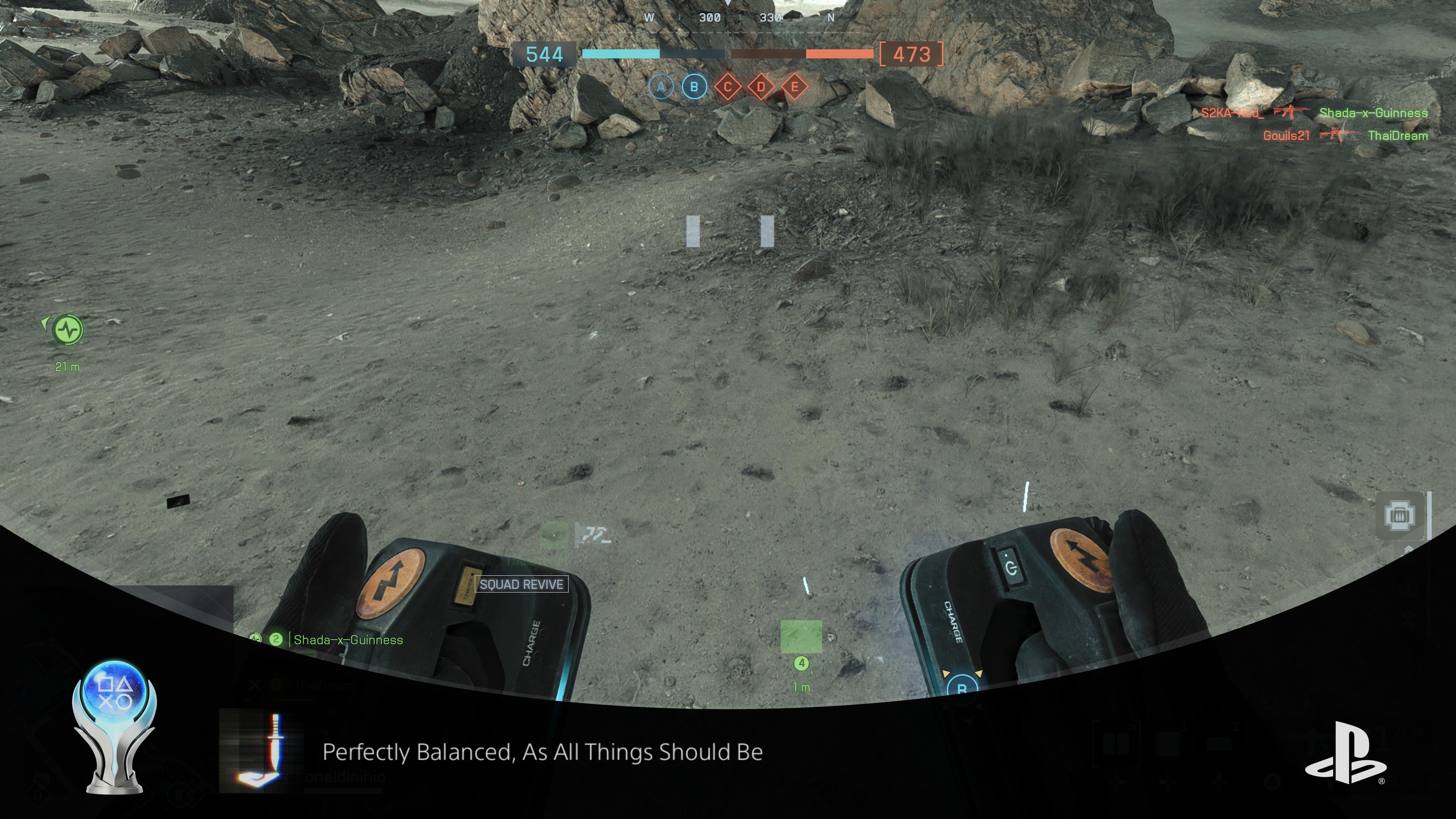Select squad member Shada-x-Guinness in squad list
The image size is (1456, 819).
pyautogui.click(x=348, y=640)
